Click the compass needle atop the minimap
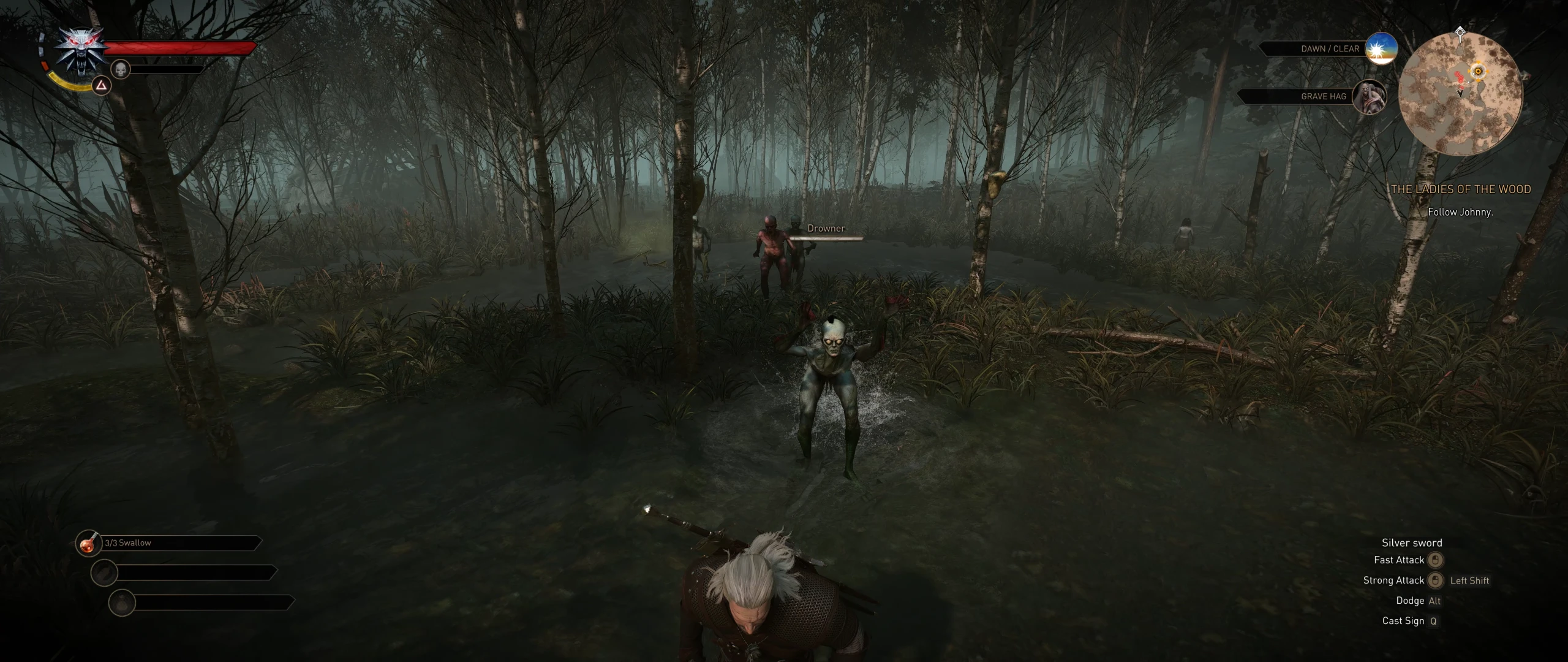The image size is (1568, 662). 1460,31
